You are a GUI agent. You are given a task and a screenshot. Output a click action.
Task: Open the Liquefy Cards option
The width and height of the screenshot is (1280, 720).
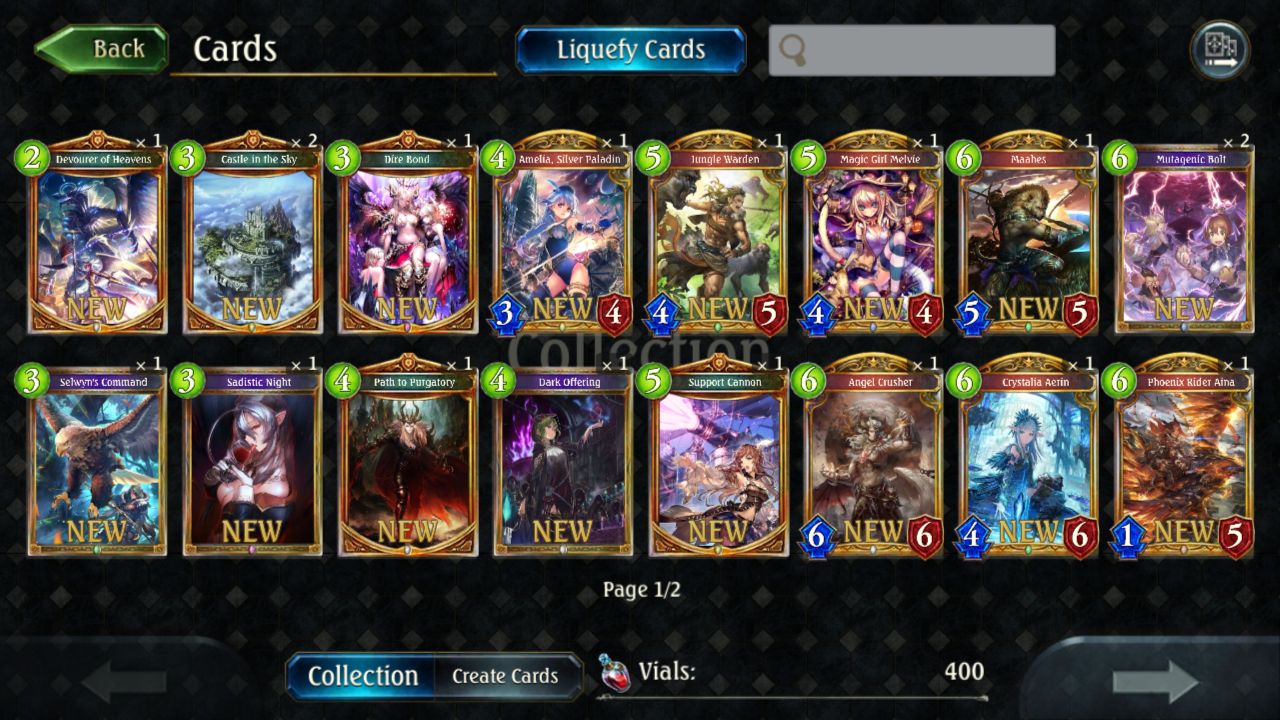[630, 50]
